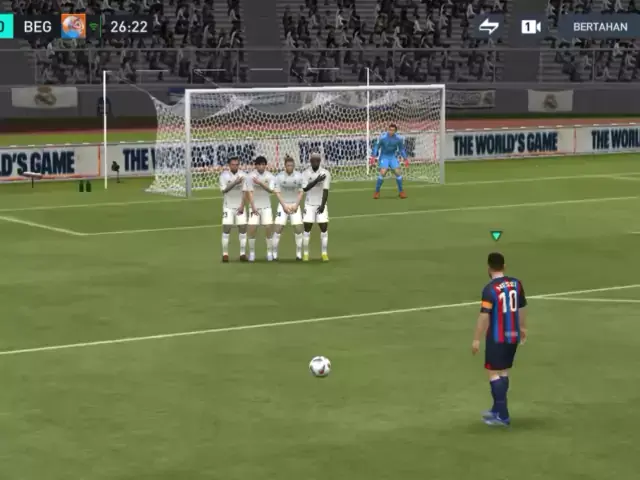Change the camera view with the camera icon
This screenshot has height=480, width=640.
point(530,26)
